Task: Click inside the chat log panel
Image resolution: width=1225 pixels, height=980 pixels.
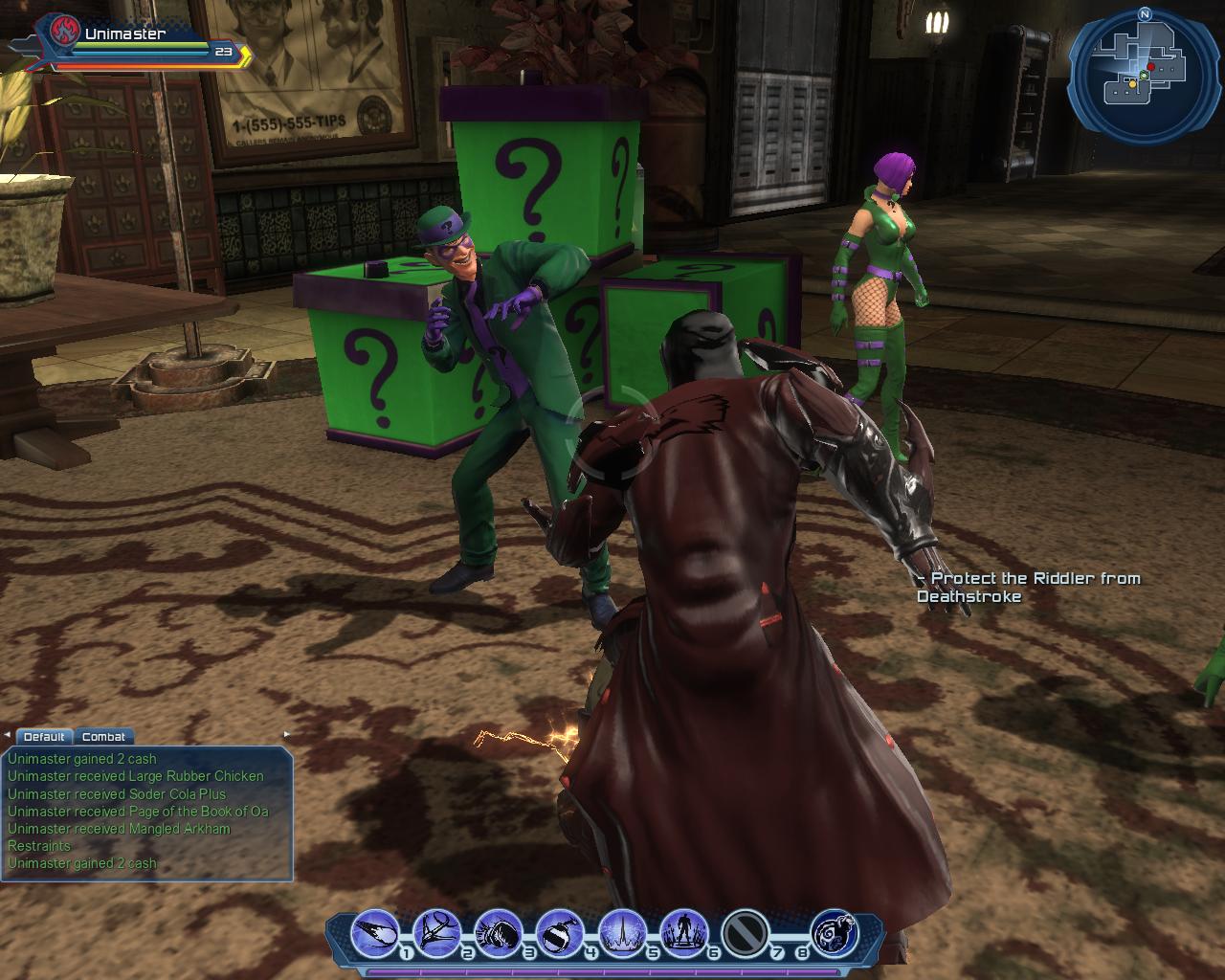Action: click(146, 813)
